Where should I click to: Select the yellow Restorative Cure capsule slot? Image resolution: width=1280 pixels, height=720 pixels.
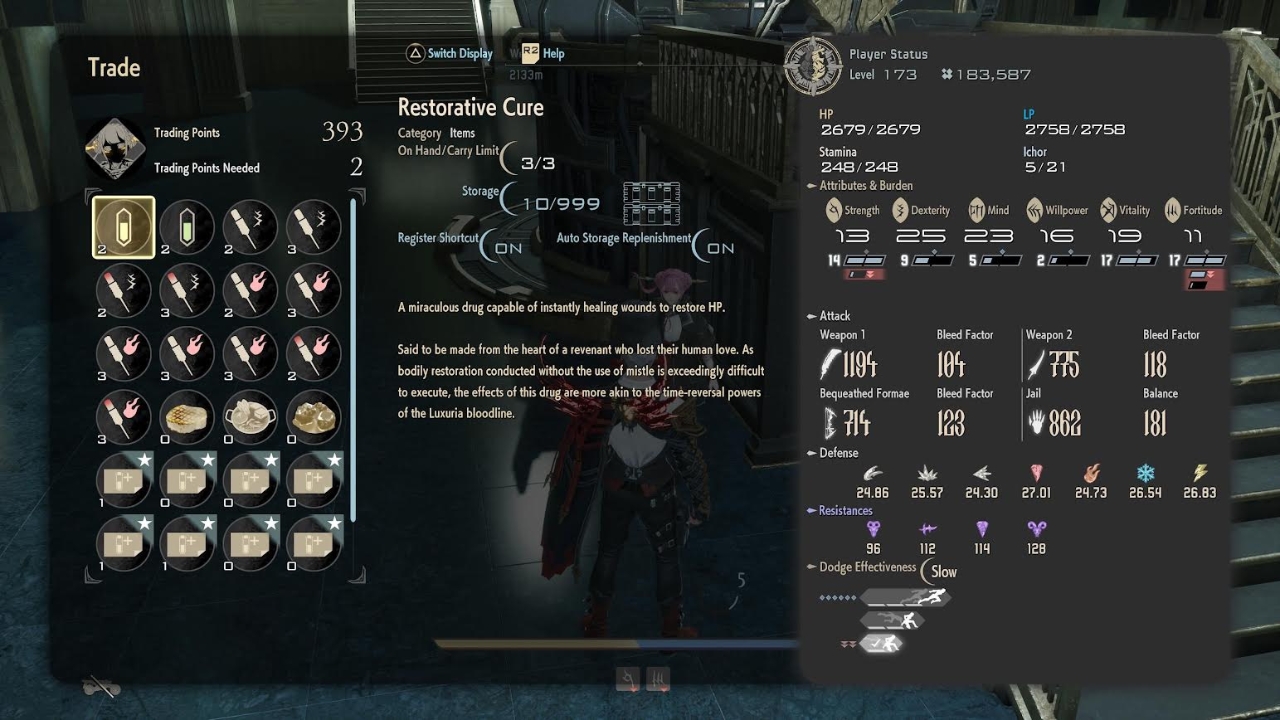coord(124,227)
